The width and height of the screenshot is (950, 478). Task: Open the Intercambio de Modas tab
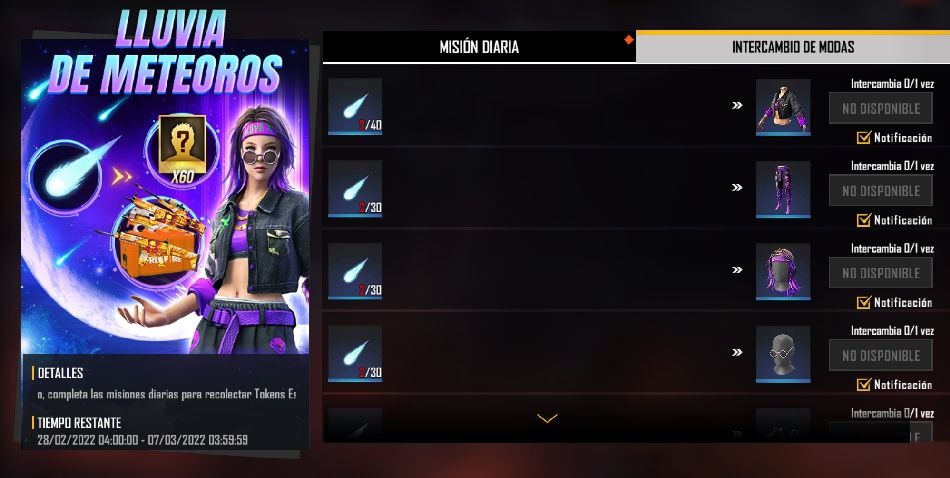[x=792, y=47]
